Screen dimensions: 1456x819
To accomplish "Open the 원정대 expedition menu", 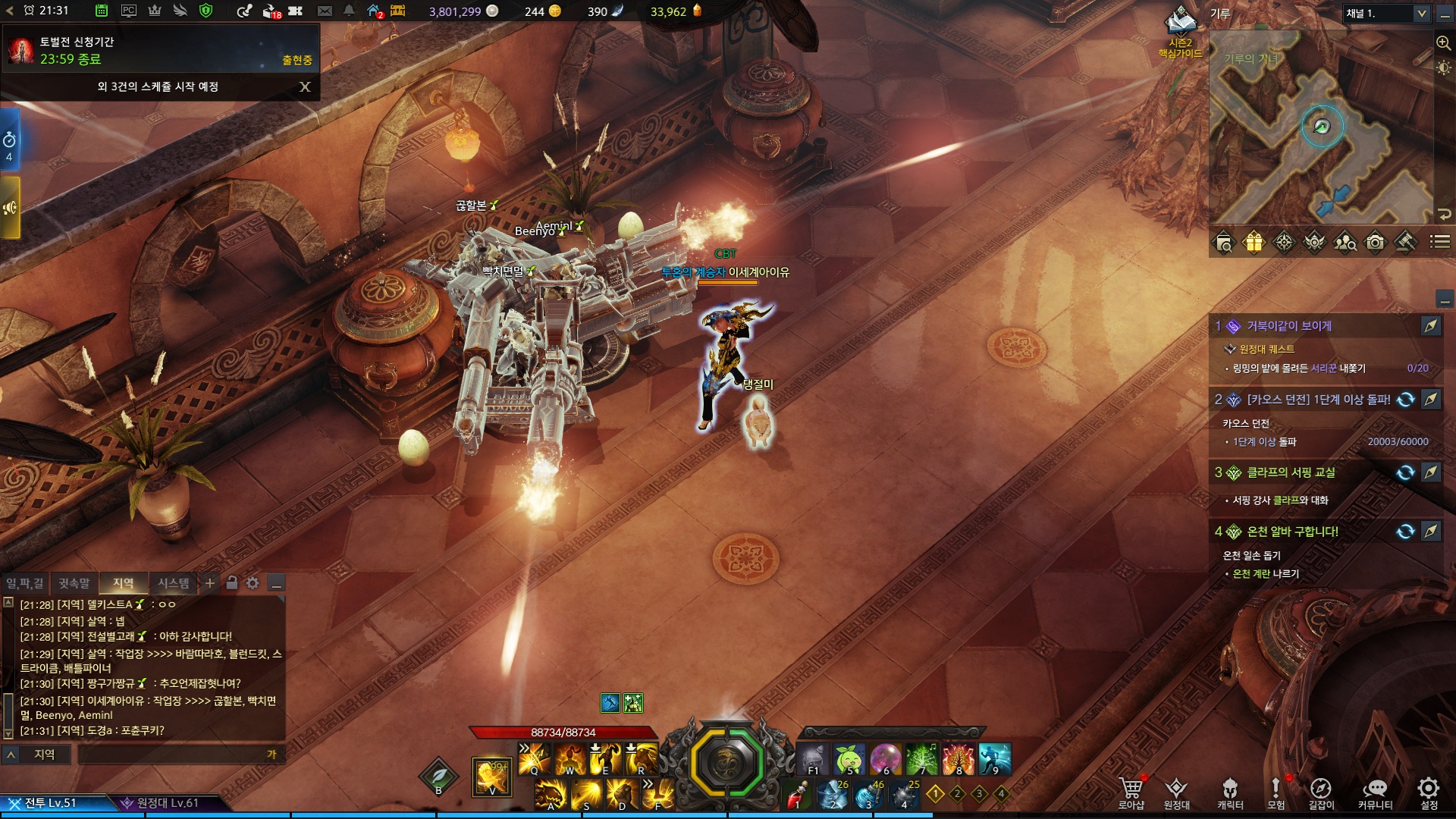I will (x=1176, y=792).
